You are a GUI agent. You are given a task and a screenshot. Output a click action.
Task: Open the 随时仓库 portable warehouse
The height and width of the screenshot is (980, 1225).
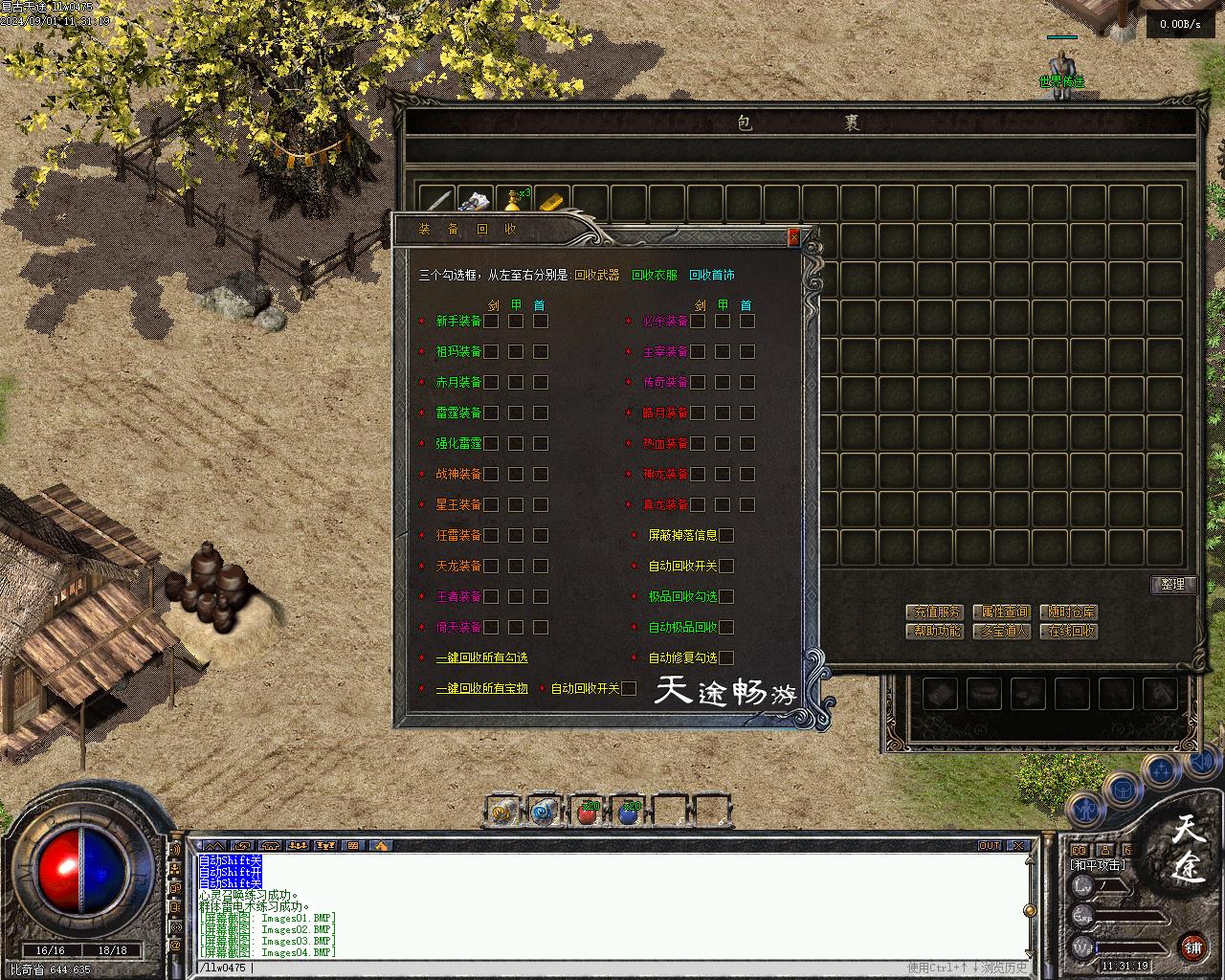tap(1069, 612)
